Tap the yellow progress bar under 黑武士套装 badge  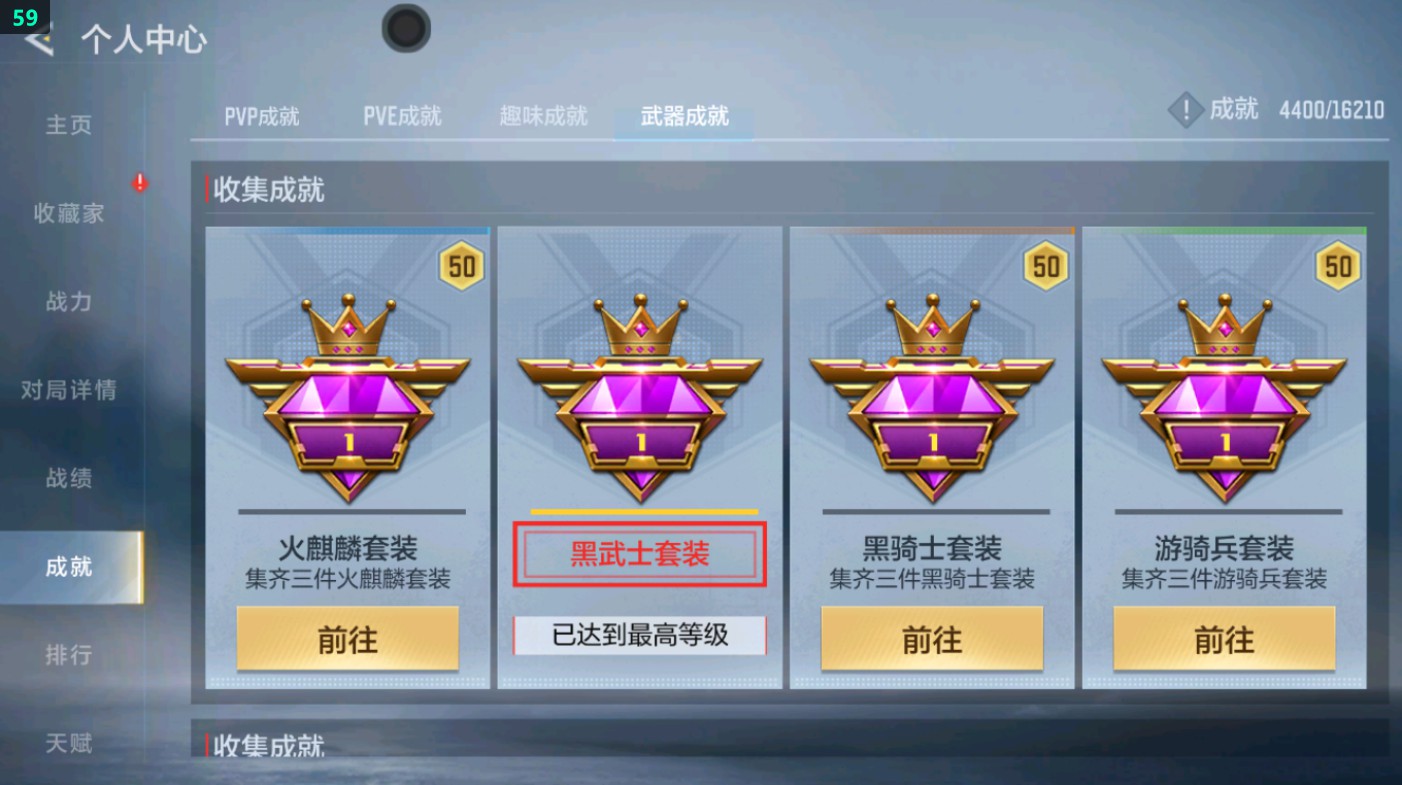pyautogui.click(x=640, y=511)
